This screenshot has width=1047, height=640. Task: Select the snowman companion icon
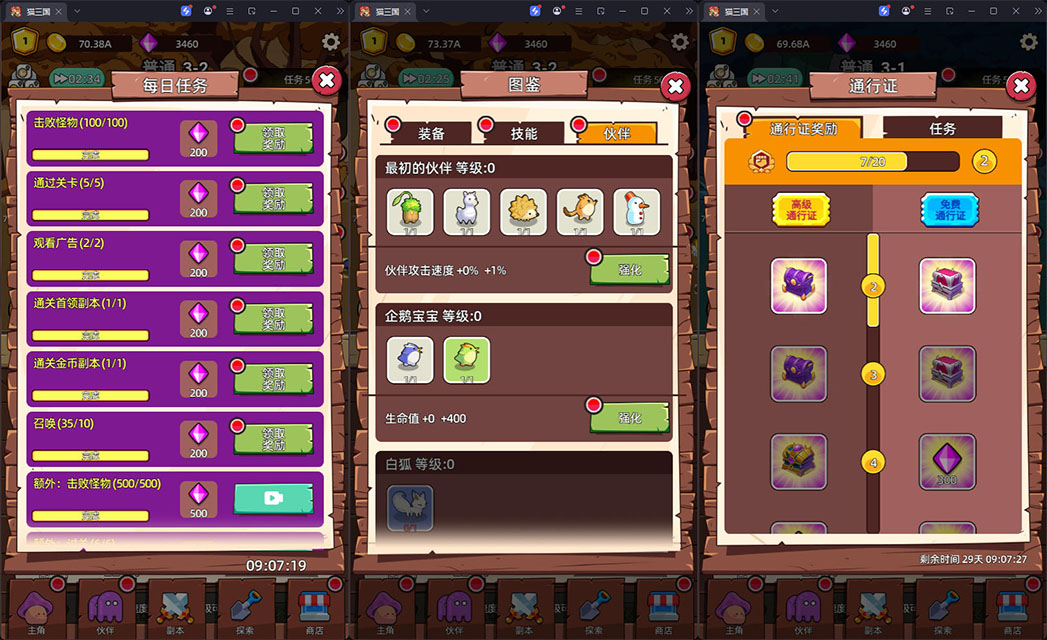tap(636, 212)
